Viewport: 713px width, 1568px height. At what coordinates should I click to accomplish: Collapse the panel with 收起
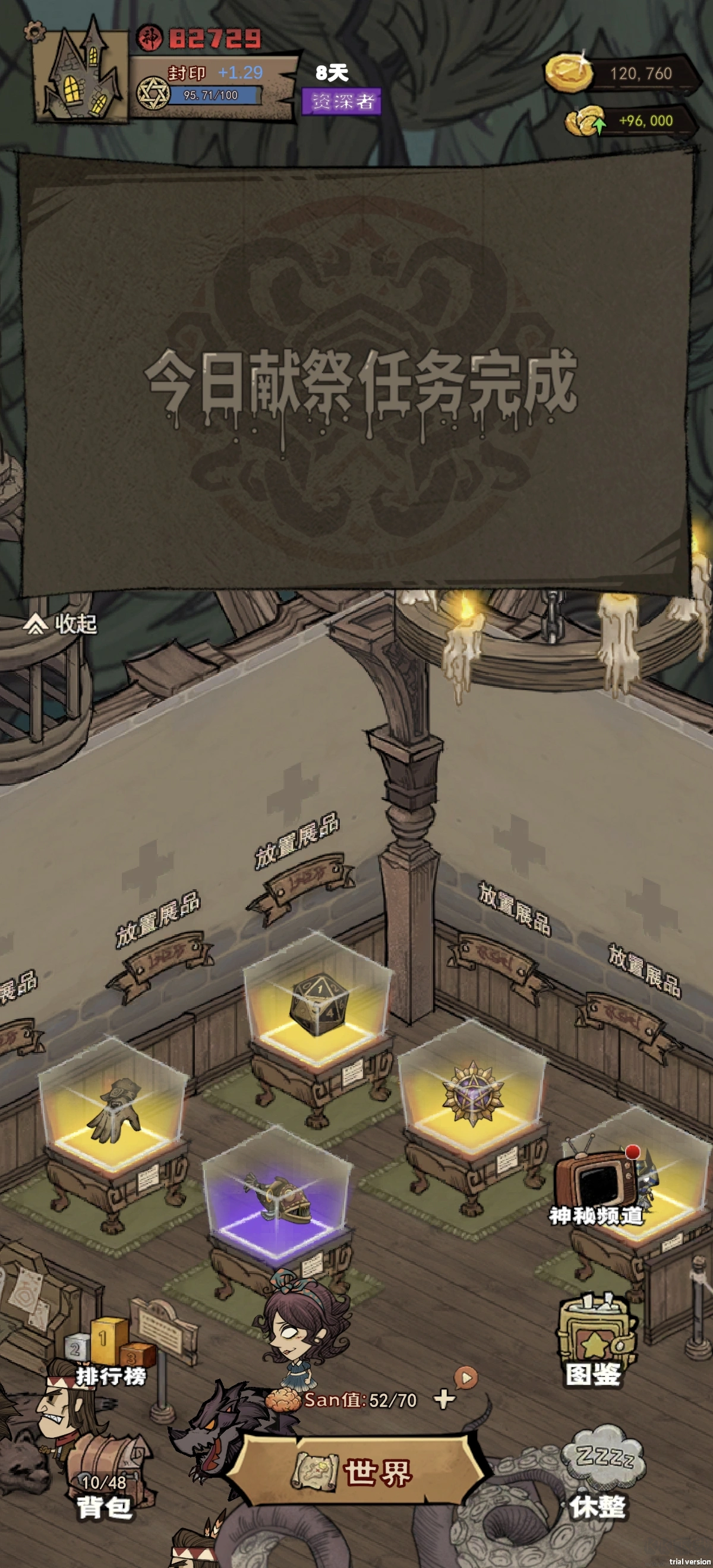(61, 623)
